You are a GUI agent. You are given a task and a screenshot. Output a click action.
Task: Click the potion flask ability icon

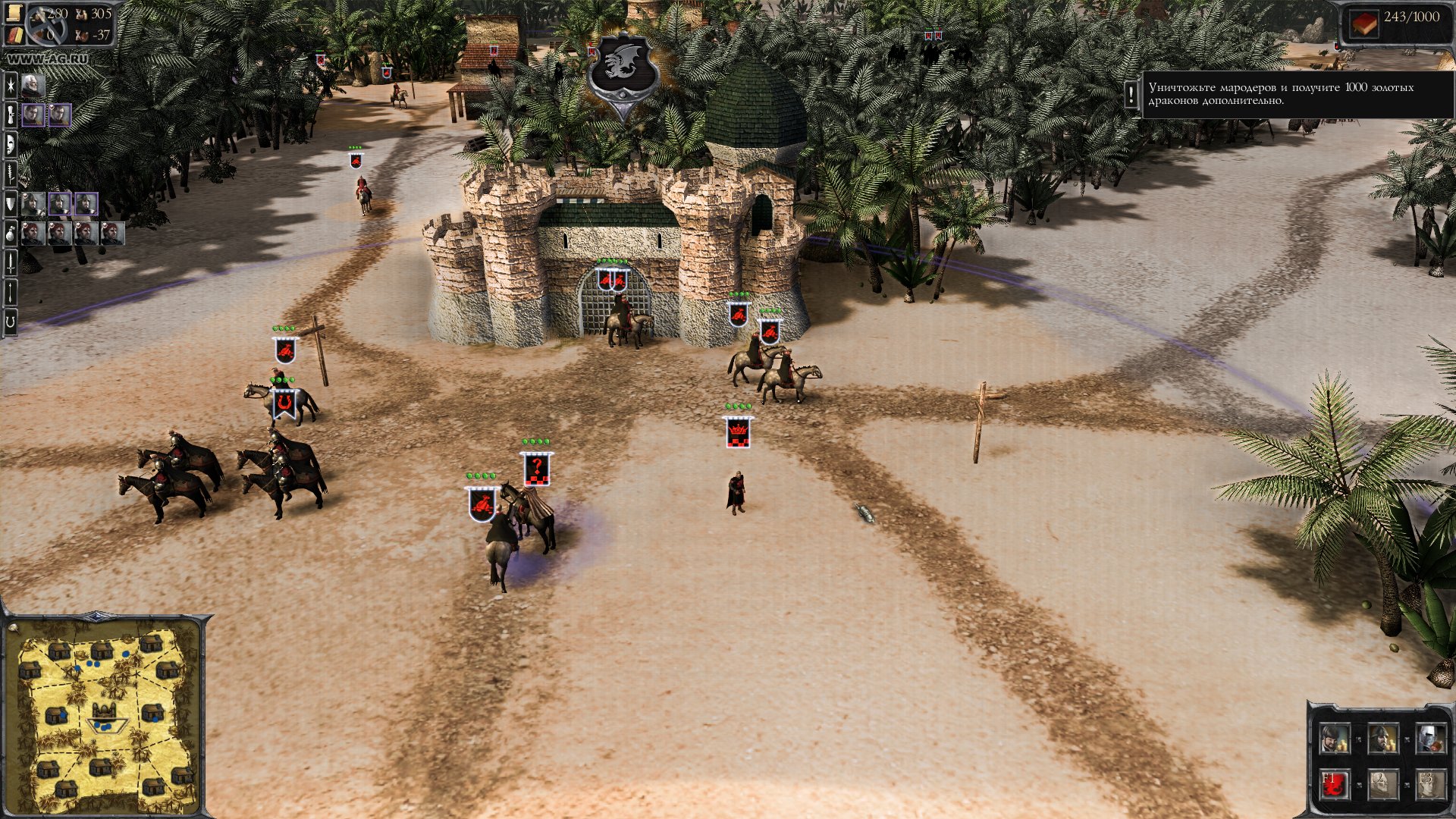pos(11,234)
